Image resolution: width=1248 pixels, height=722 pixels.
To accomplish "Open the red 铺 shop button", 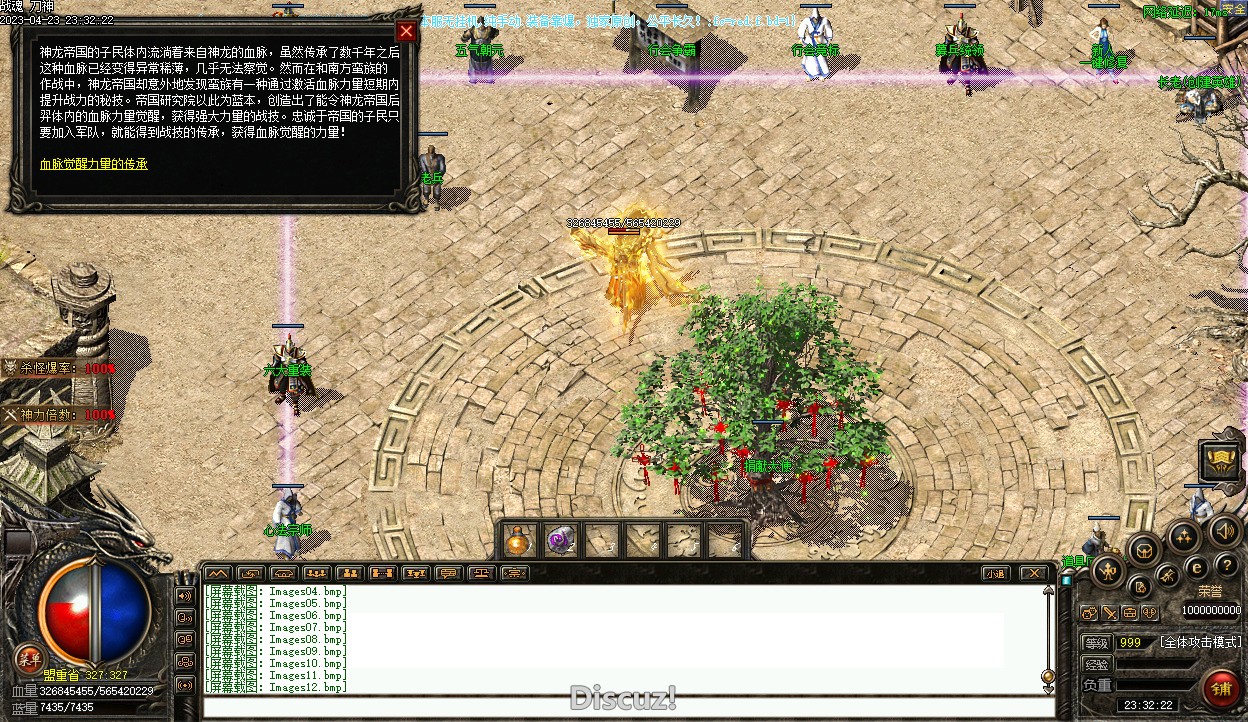I will click(1221, 688).
